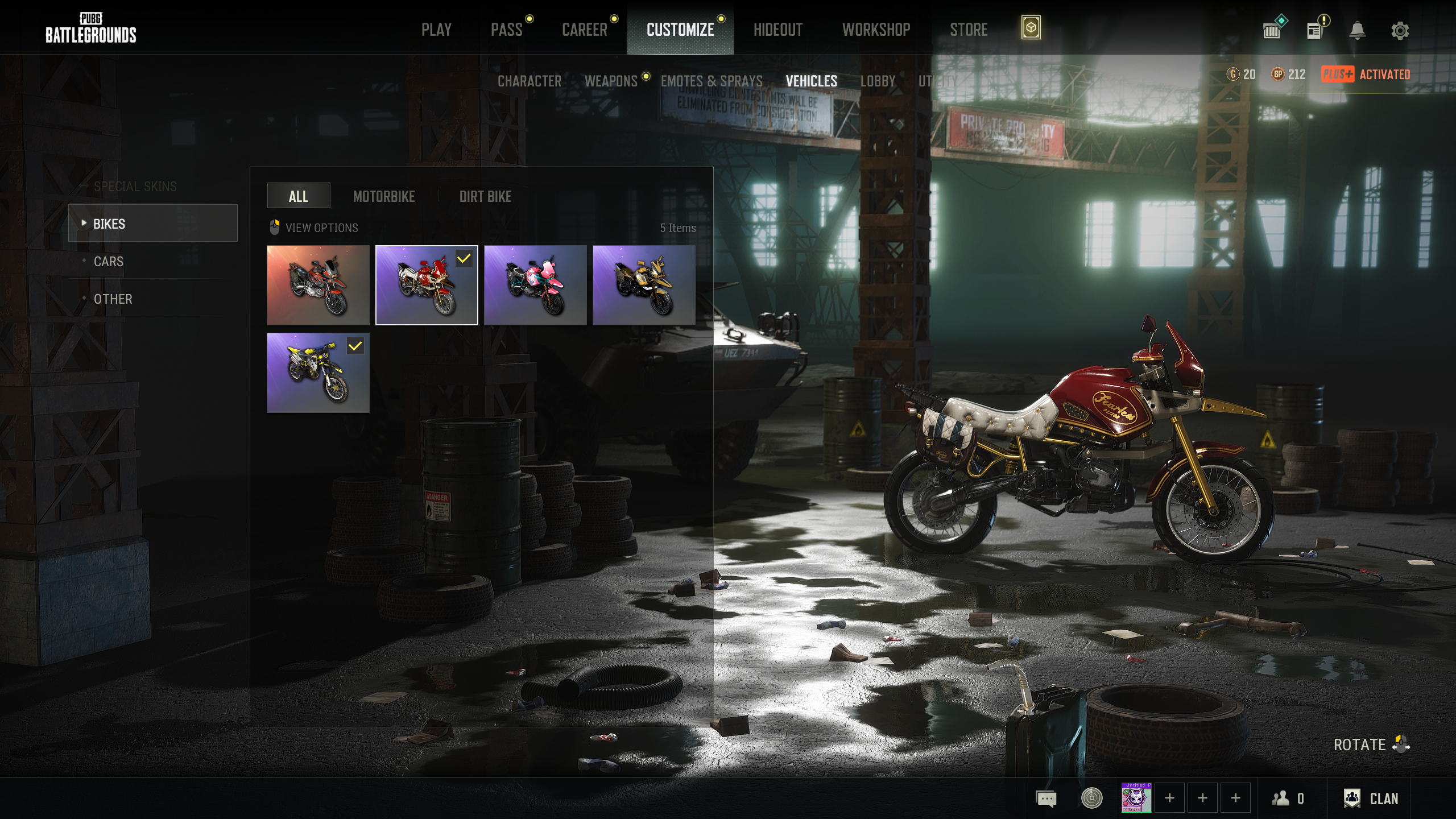
Task: Switch to the Lobby tab
Action: (x=878, y=81)
